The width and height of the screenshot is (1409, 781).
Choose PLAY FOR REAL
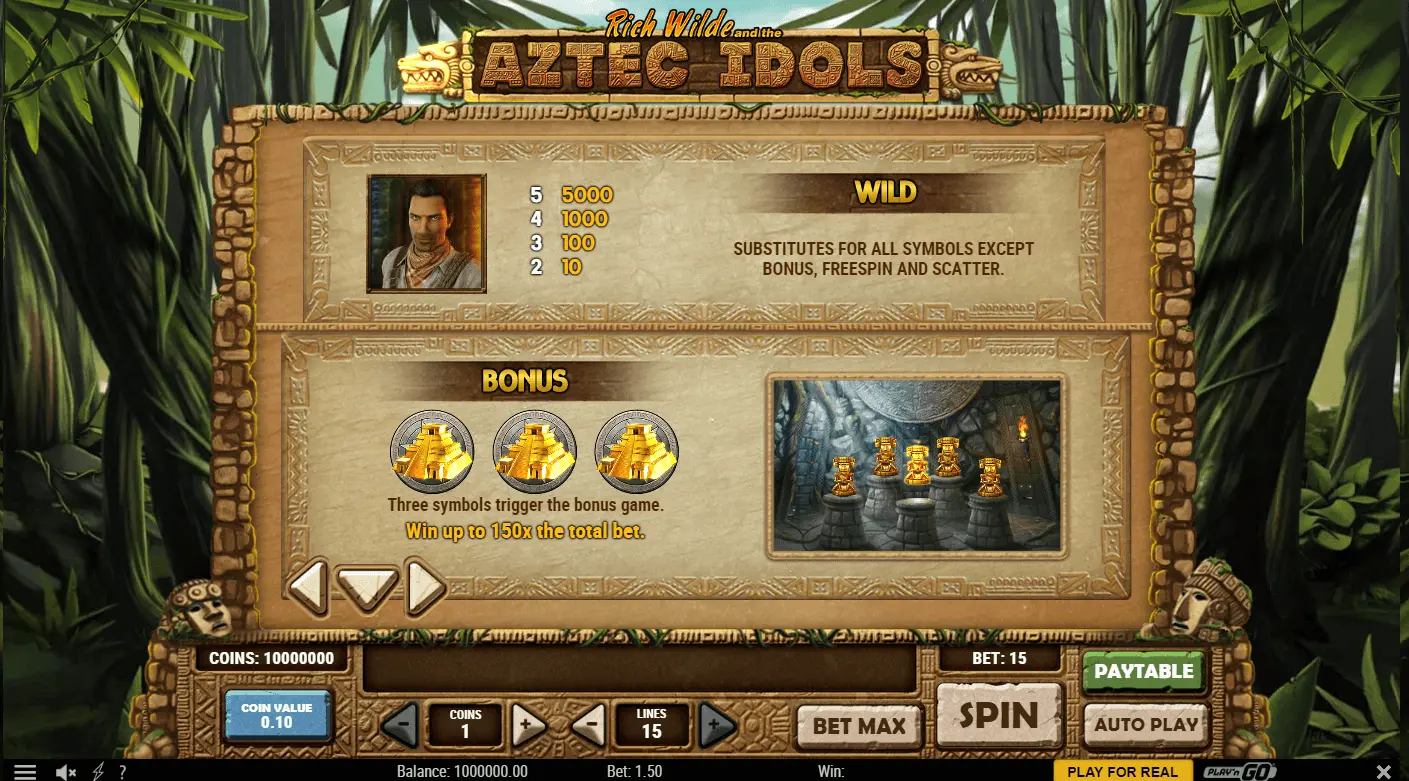tap(1122, 771)
